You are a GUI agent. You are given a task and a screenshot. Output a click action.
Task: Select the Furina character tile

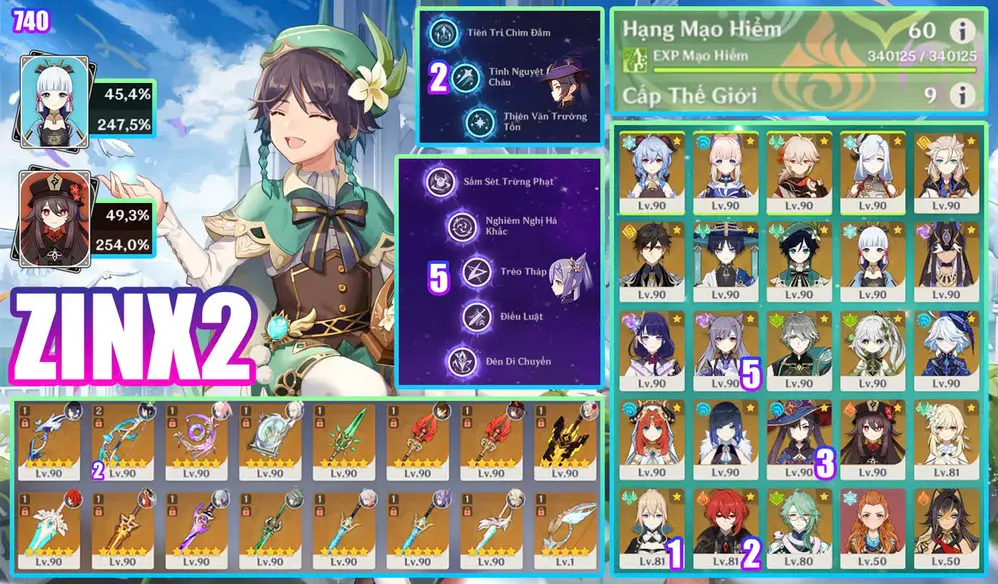[x=944, y=345]
